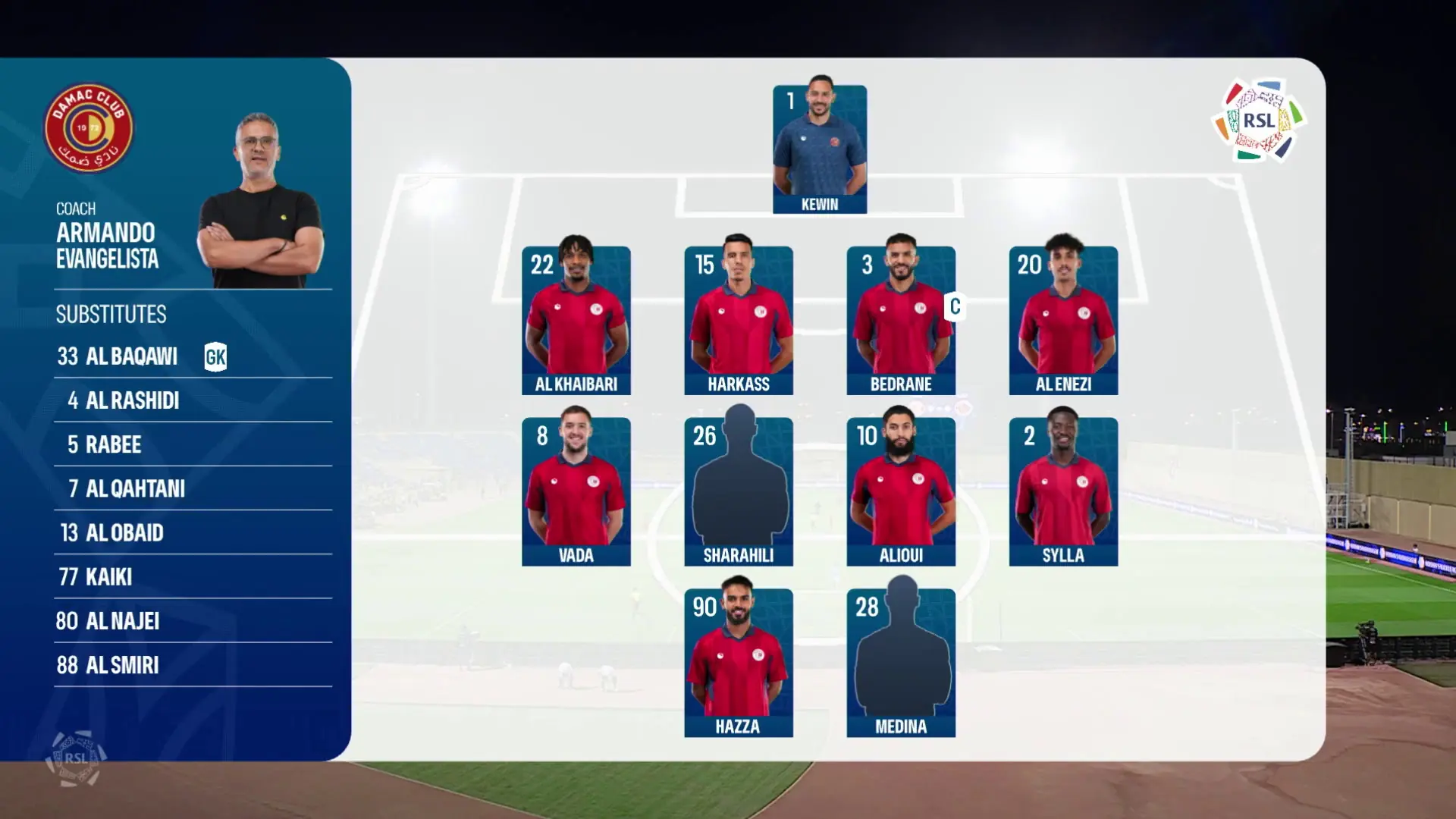Select substitute goalkeeper Al Baqawi row
This screenshot has width=1456, height=819.
coord(193,356)
